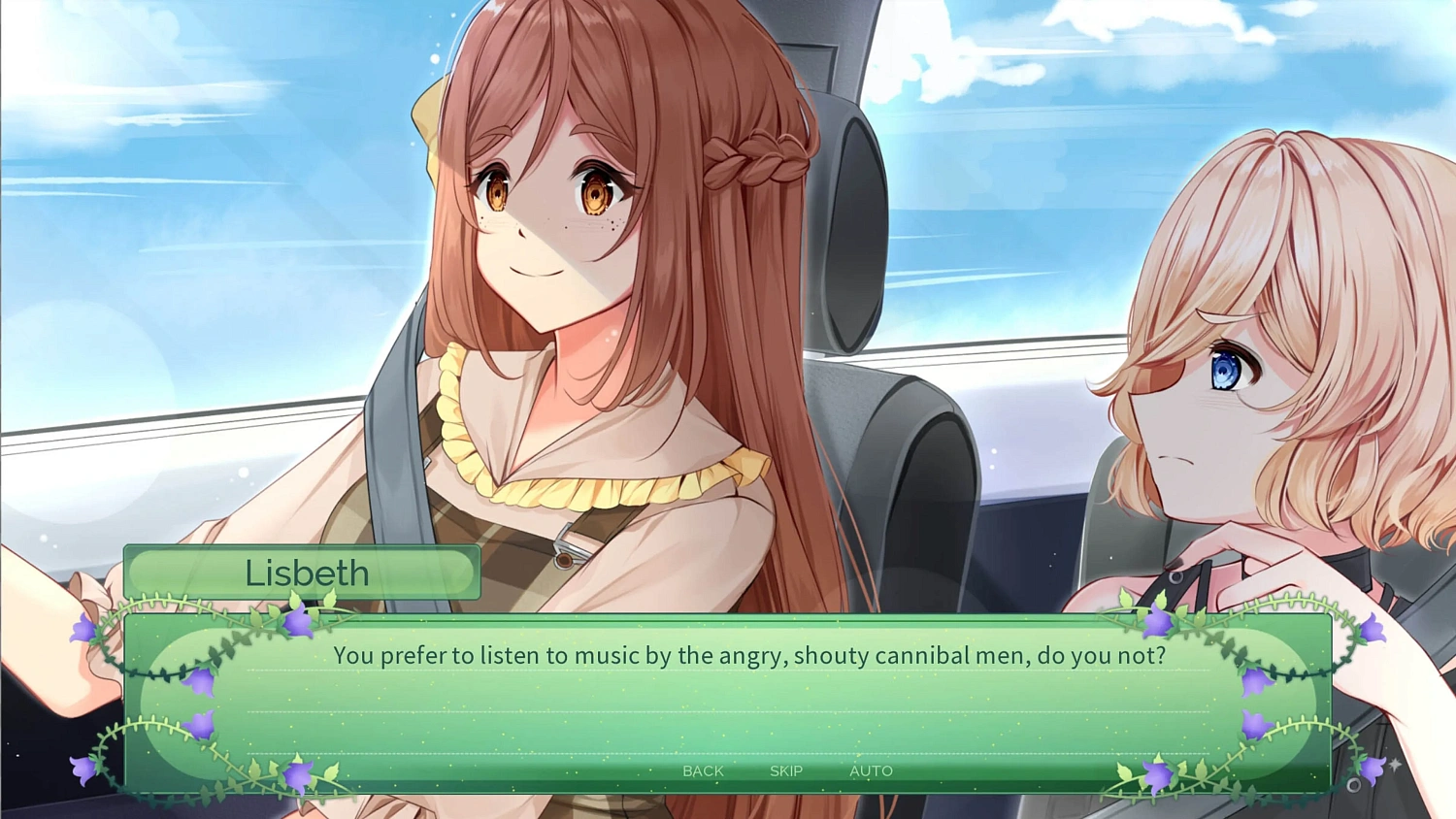Toggle the round button next to the bottom-right flower

tap(1354, 785)
